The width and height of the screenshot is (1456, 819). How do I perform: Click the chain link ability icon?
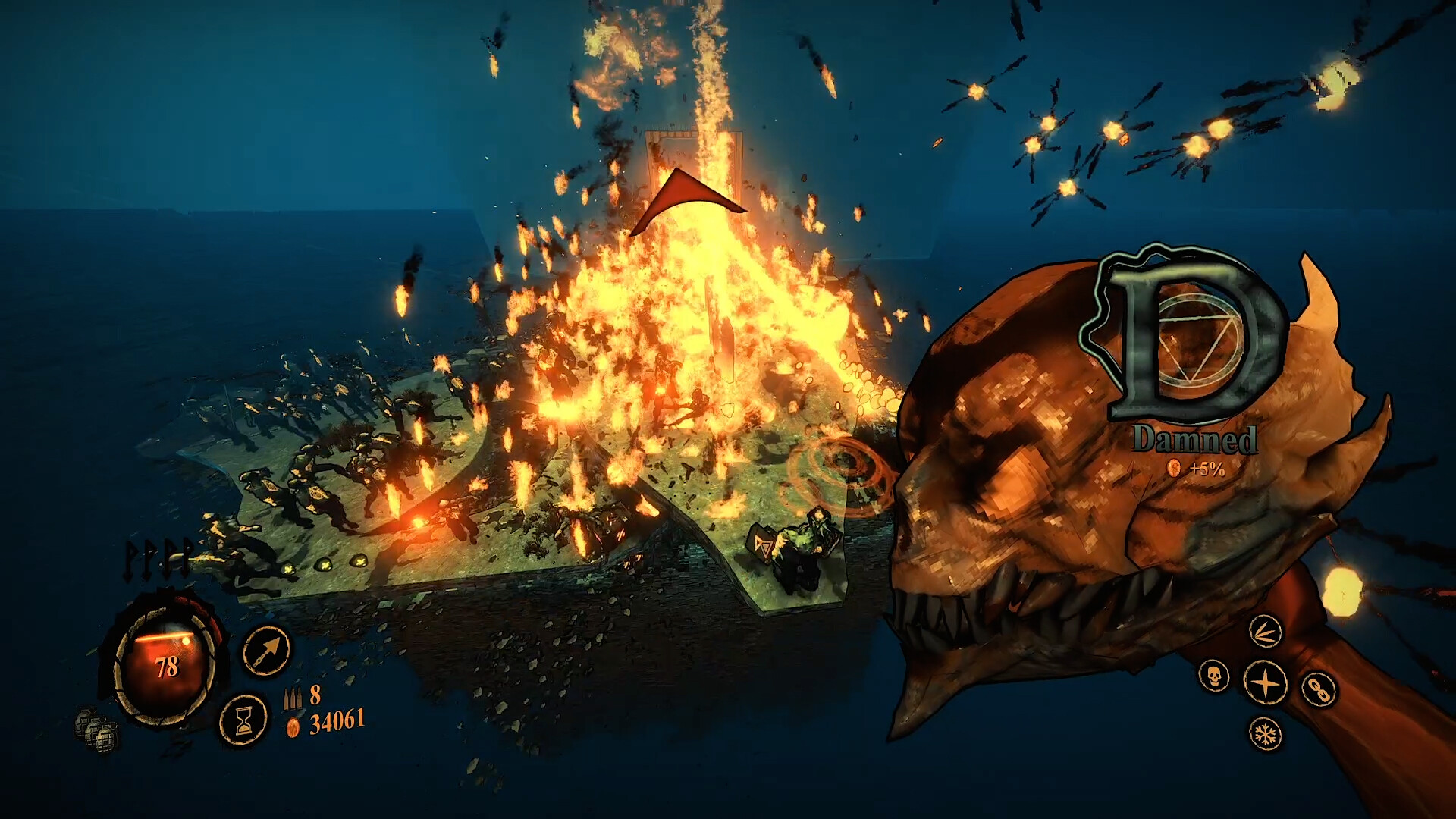click(1317, 688)
